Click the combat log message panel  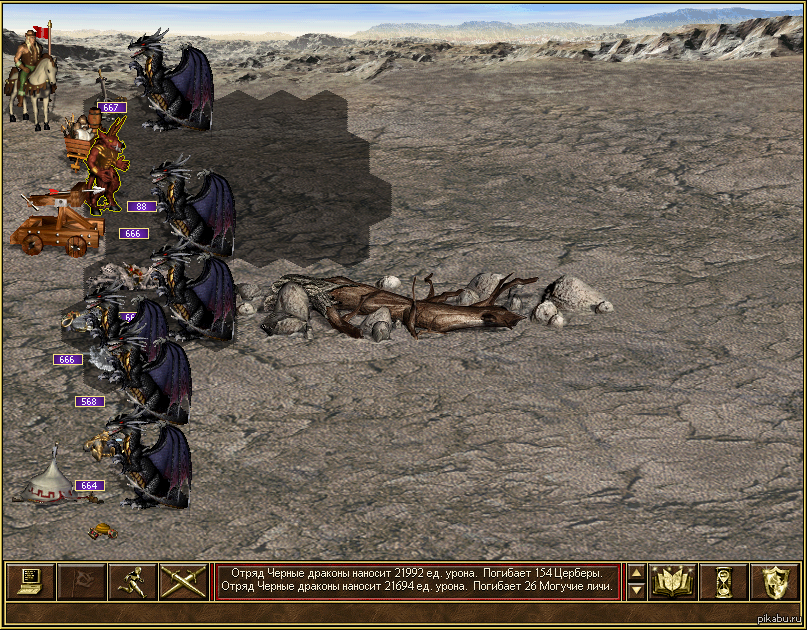(x=417, y=581)
